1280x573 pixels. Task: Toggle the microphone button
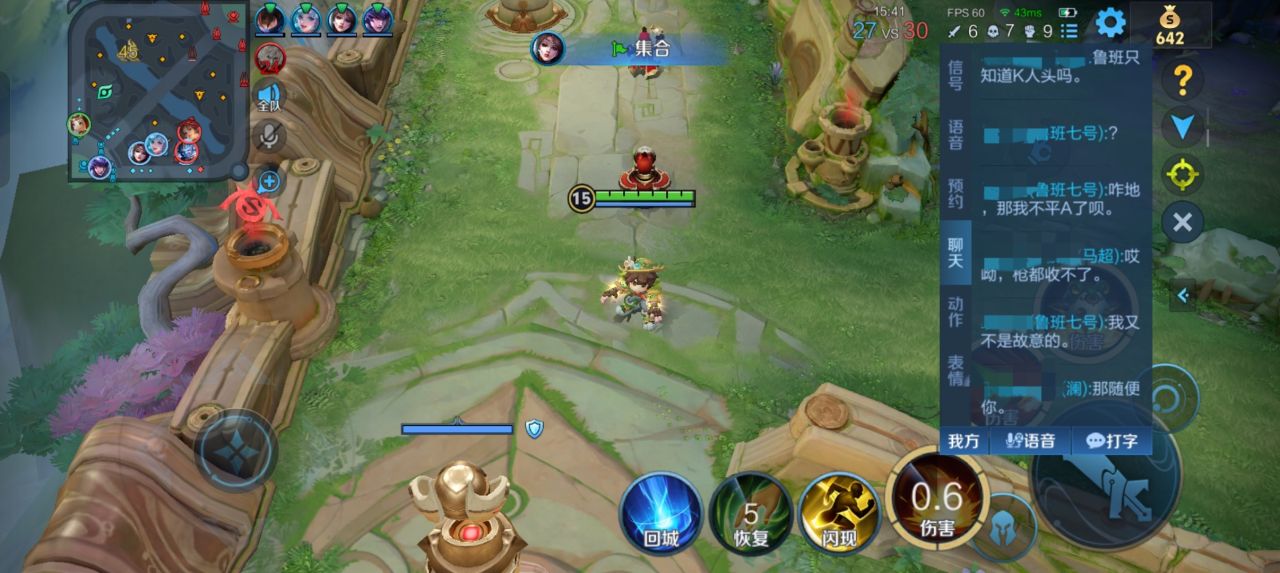269,136
